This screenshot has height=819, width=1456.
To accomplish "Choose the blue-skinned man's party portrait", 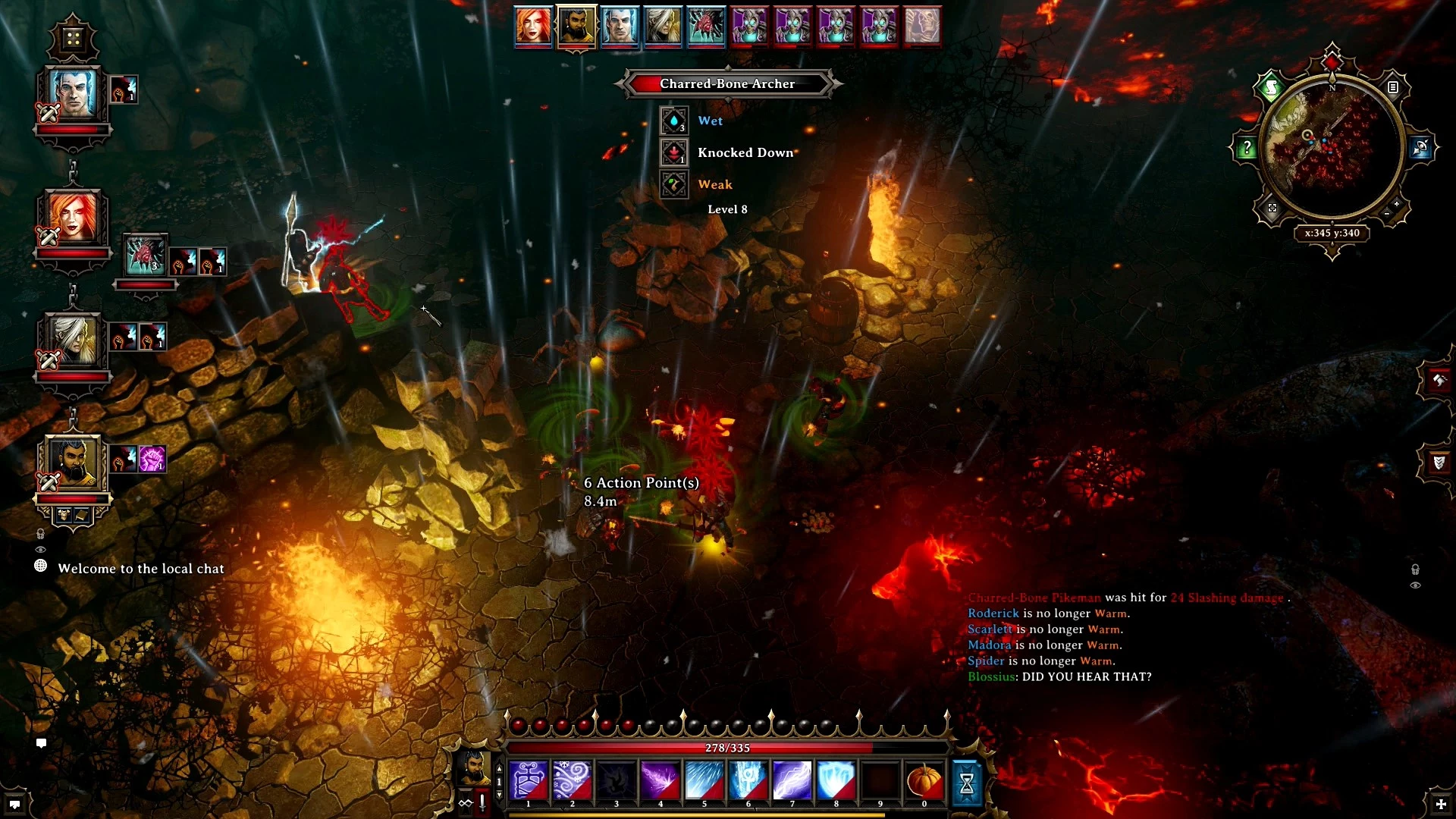I will point(73,93).
